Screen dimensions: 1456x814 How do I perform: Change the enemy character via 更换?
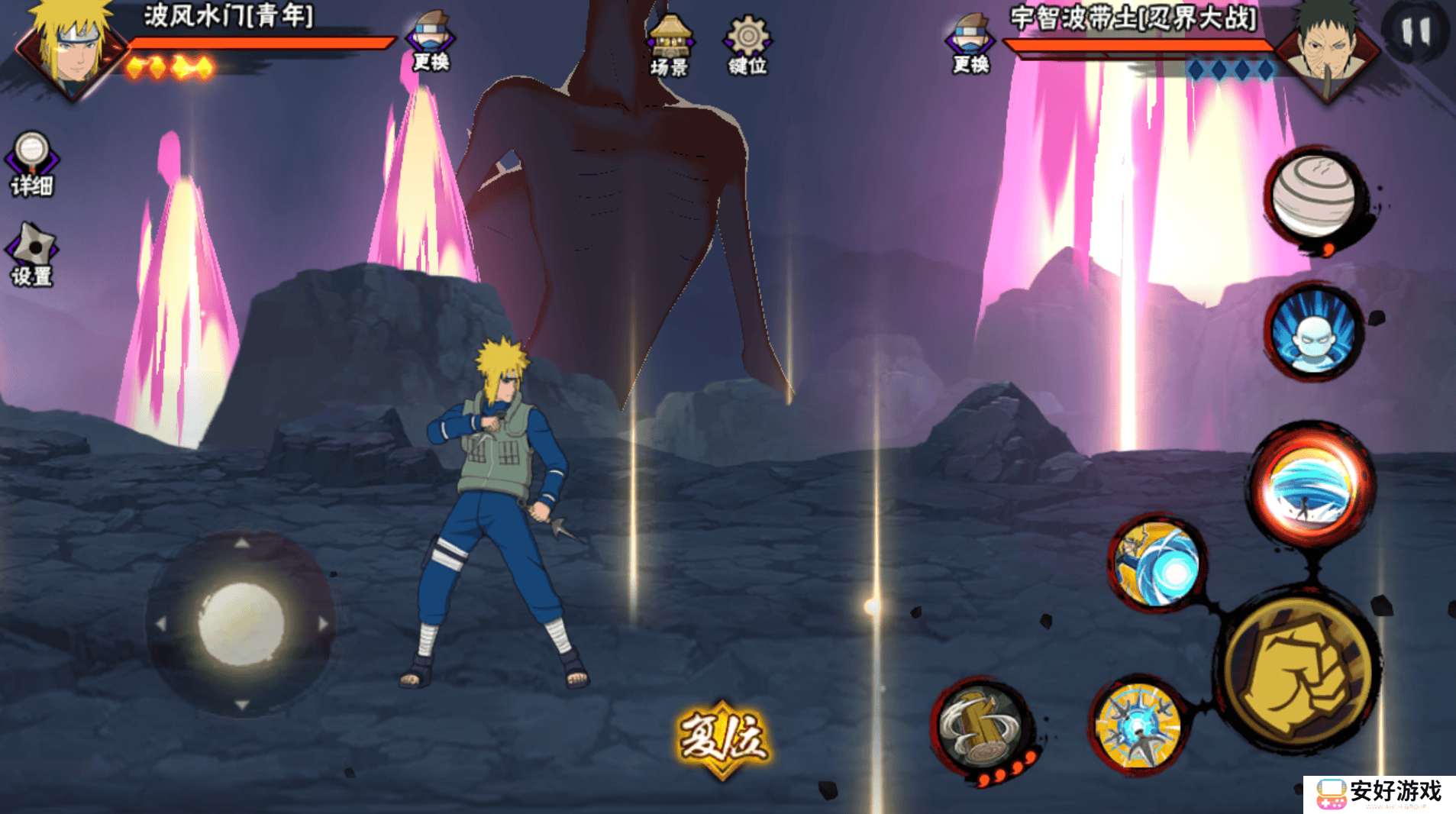click(x=970, y=44)
